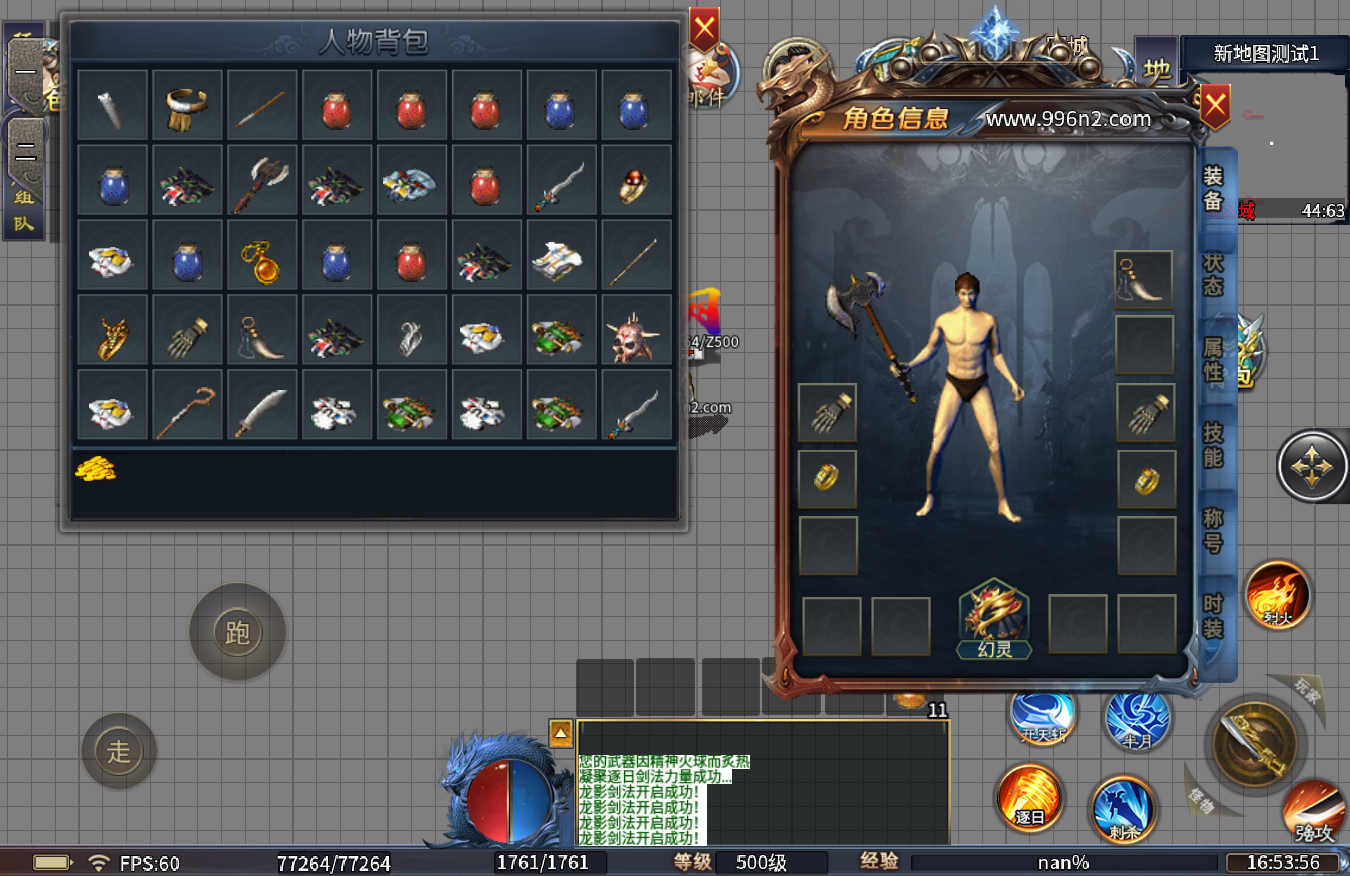
Task: Close the 人物背包 backpack window
Action: [x=704, y=30]
